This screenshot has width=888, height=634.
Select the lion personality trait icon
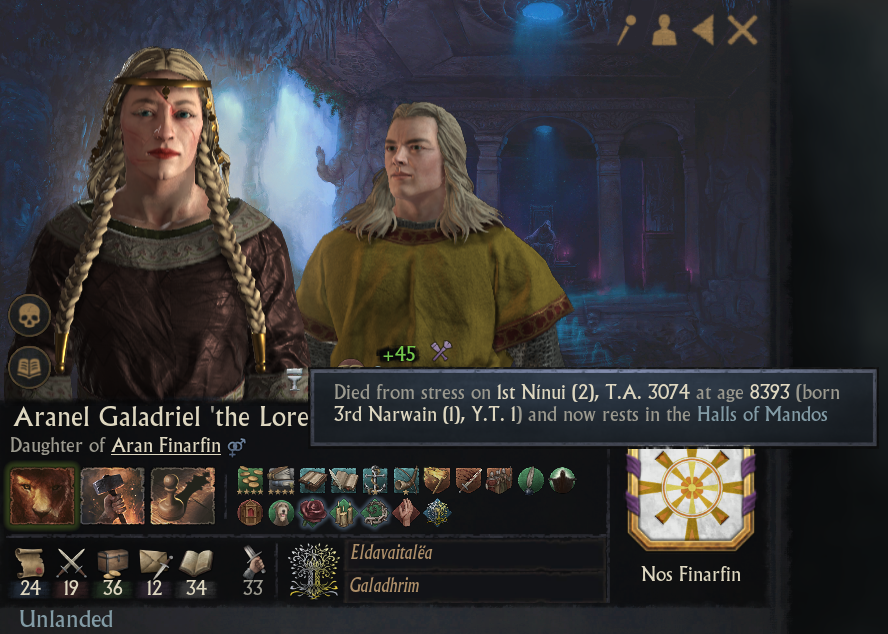[x=42, y=496]
